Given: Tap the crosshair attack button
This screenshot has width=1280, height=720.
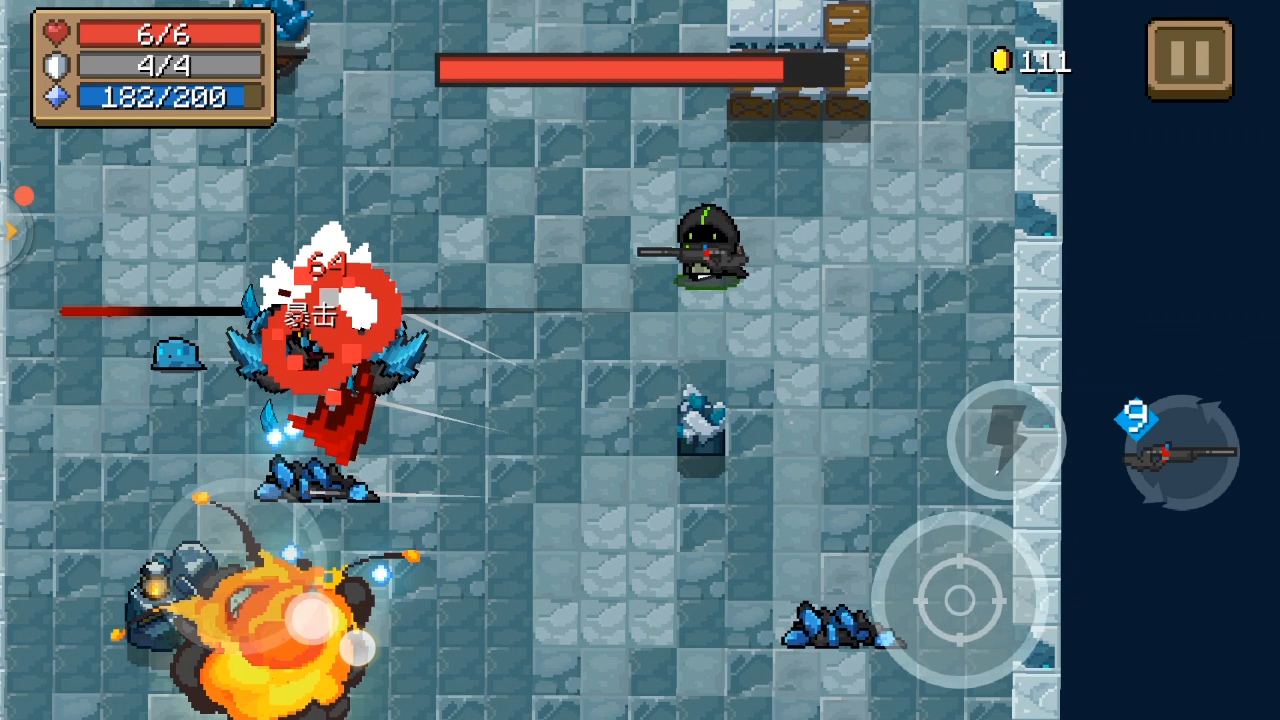Looking at the screenshot, I should click(x=959, y=600).
